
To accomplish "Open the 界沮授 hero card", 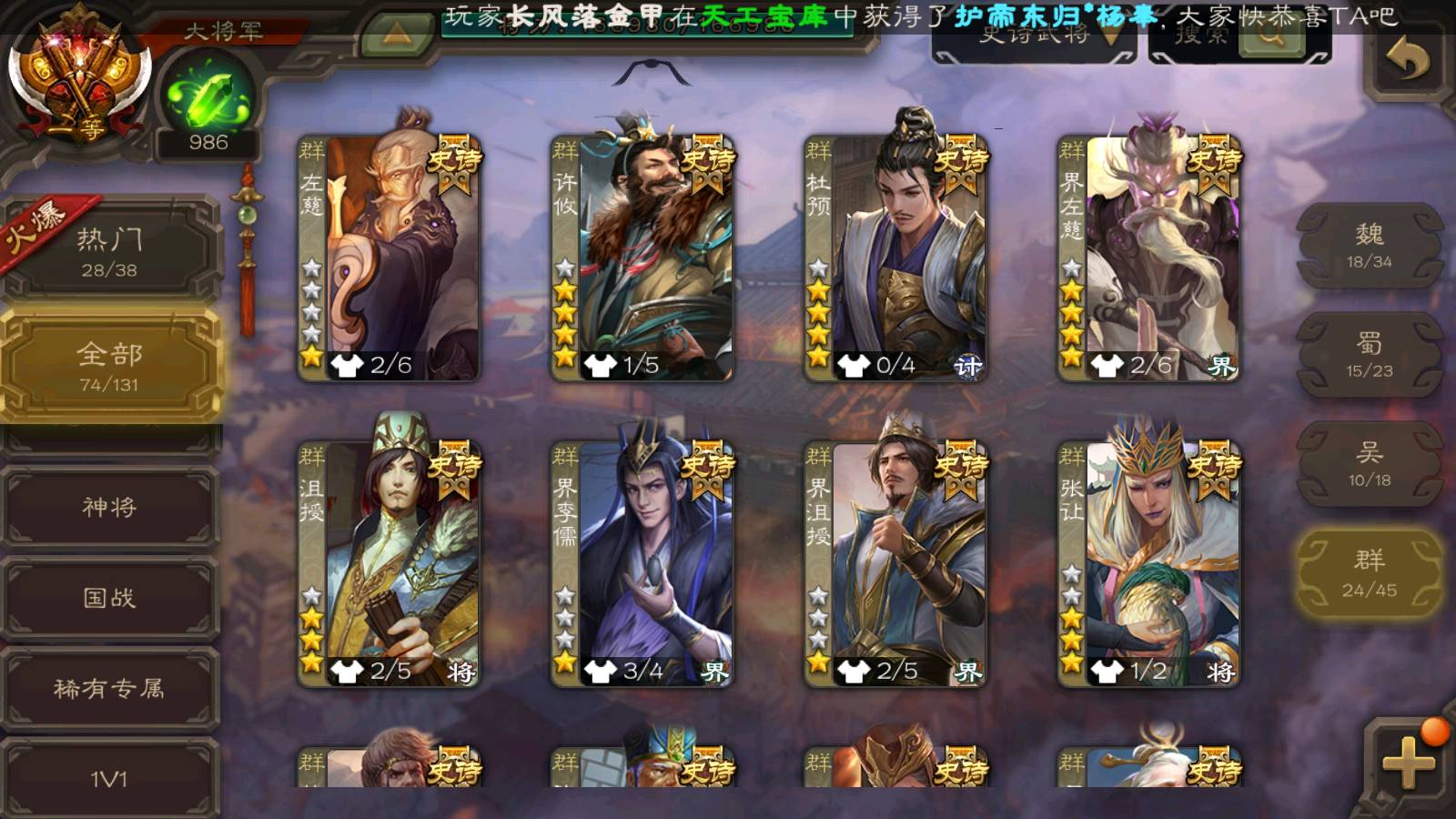I will (895, 562).
